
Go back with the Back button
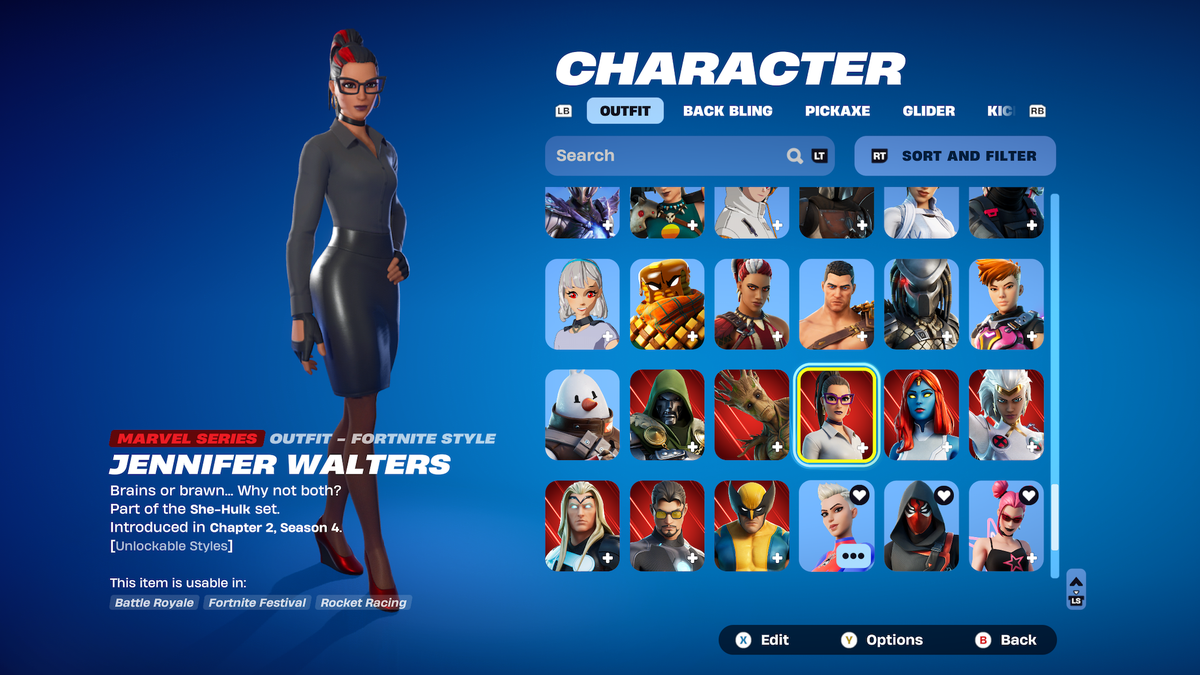[x=1007, y=640]
